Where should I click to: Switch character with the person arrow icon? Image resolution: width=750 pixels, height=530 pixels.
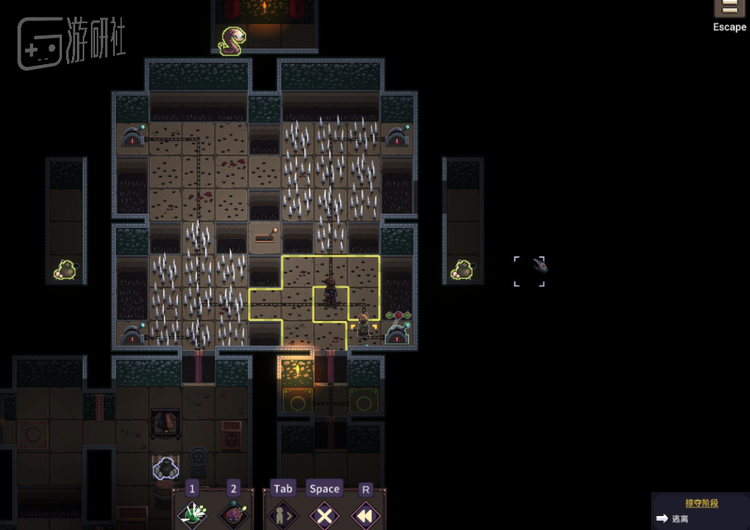283,516
